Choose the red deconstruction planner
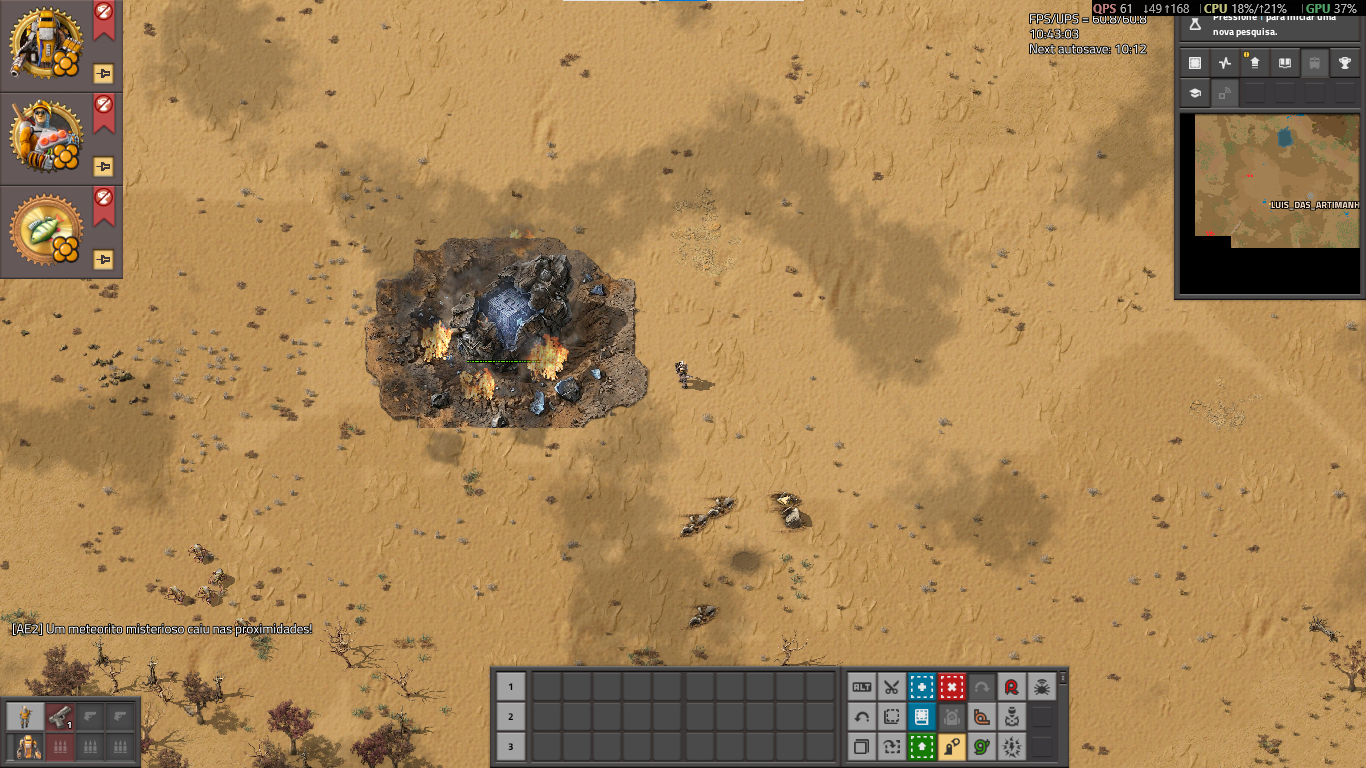This screenshot has height=768, width=1366. click(x=952, y=687)
